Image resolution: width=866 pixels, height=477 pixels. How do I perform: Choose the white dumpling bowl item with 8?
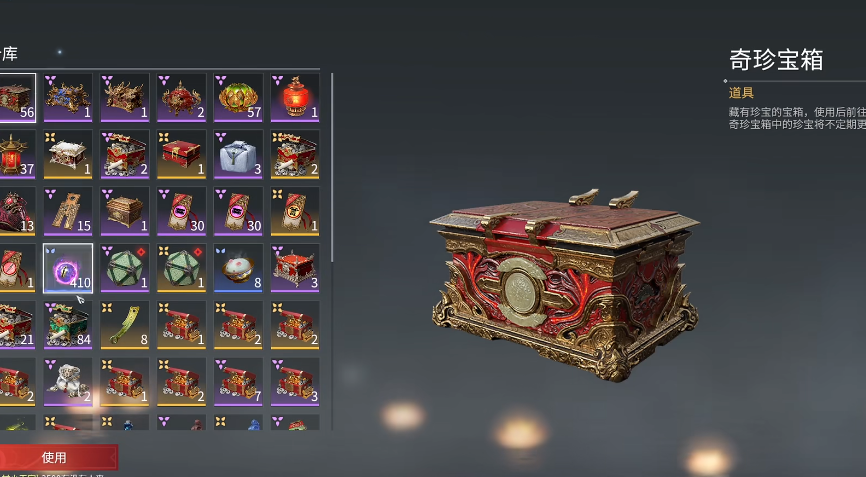pos(238,268)
